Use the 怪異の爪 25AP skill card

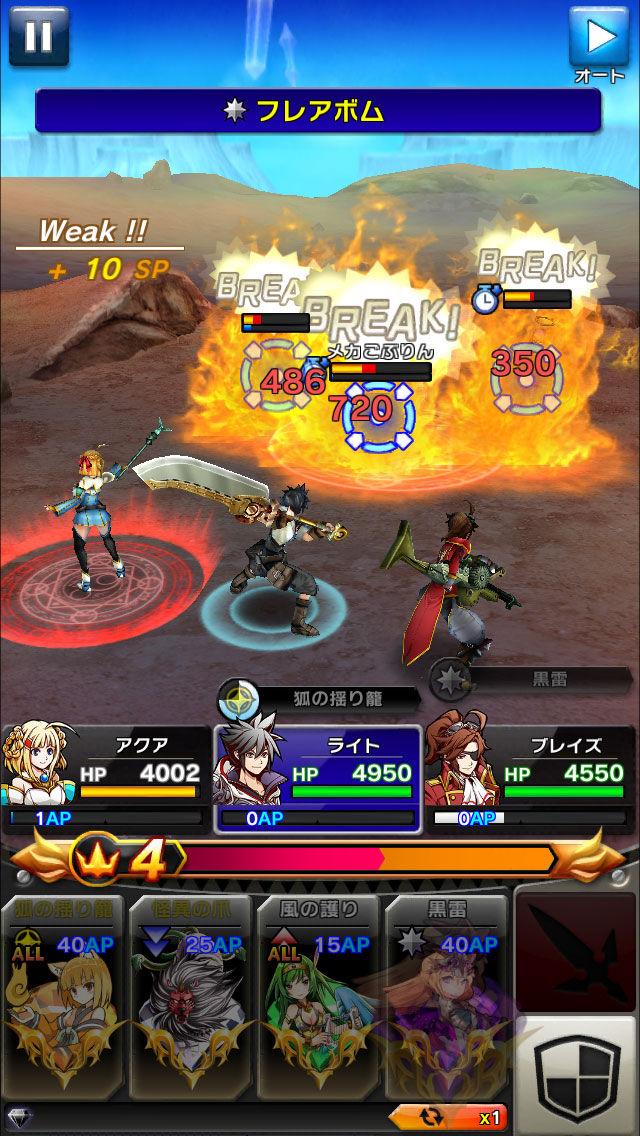pyautogui.click(x=190, y=995)
